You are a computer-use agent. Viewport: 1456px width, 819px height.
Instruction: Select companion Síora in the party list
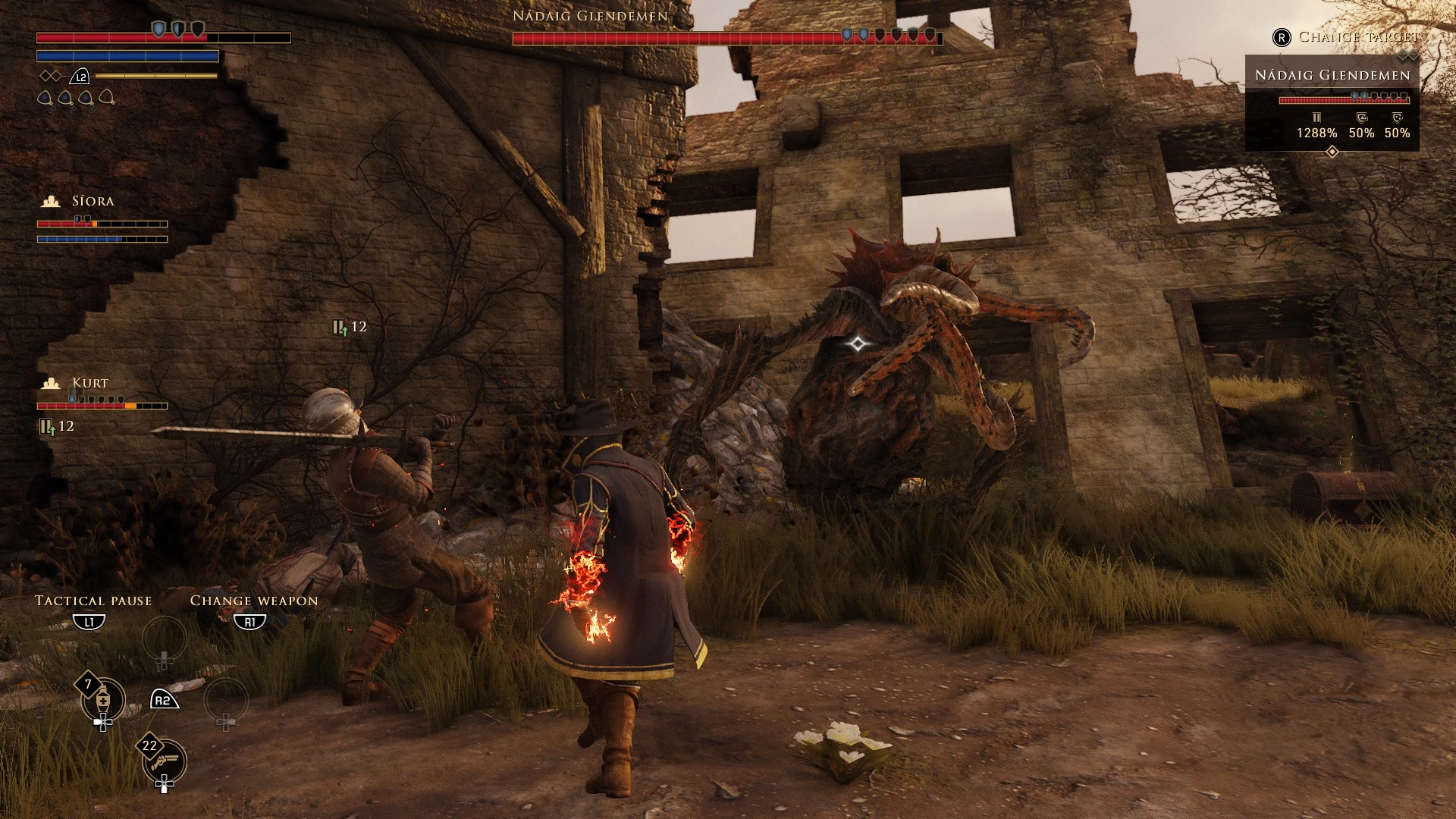pyautogui.click(x=93, y=202)
